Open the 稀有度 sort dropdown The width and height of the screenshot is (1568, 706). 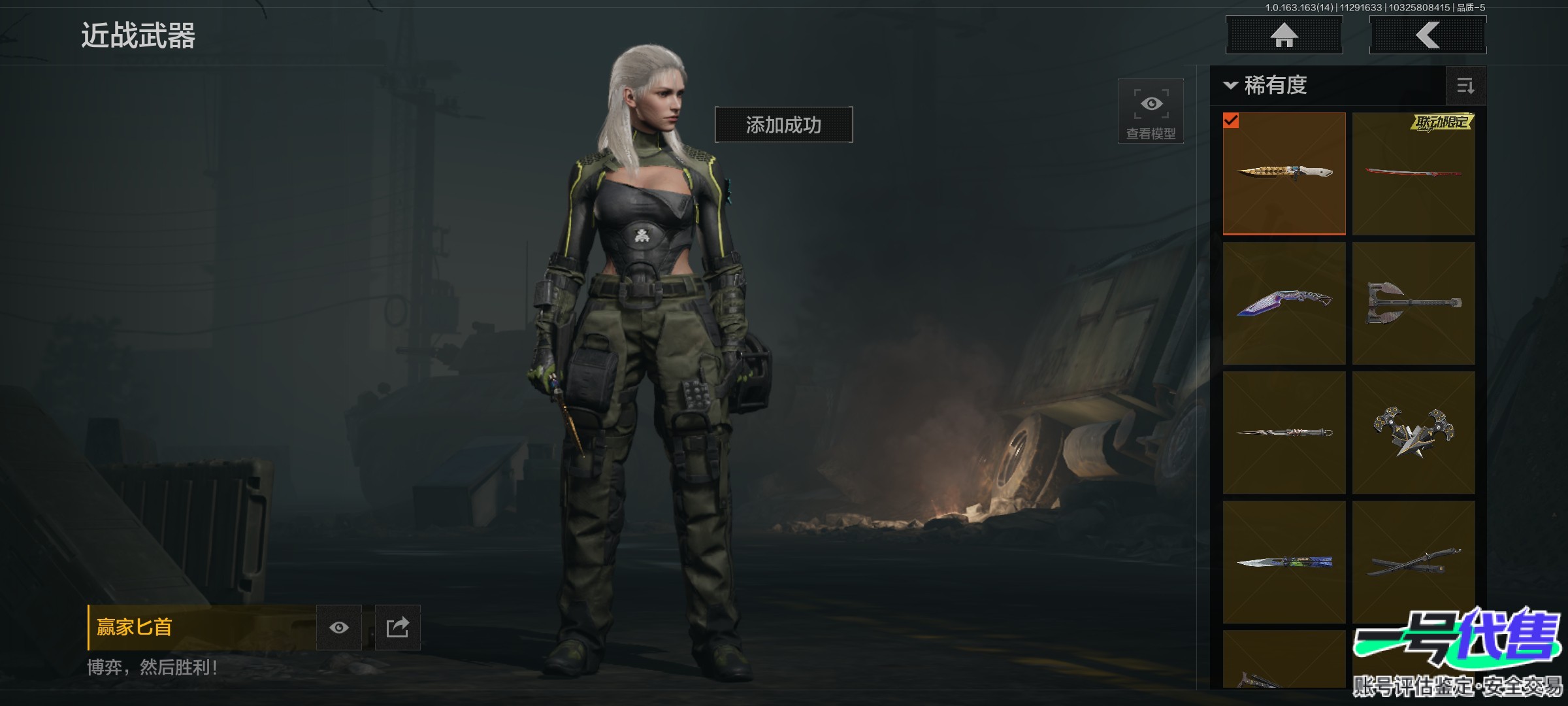[1266, 86]
